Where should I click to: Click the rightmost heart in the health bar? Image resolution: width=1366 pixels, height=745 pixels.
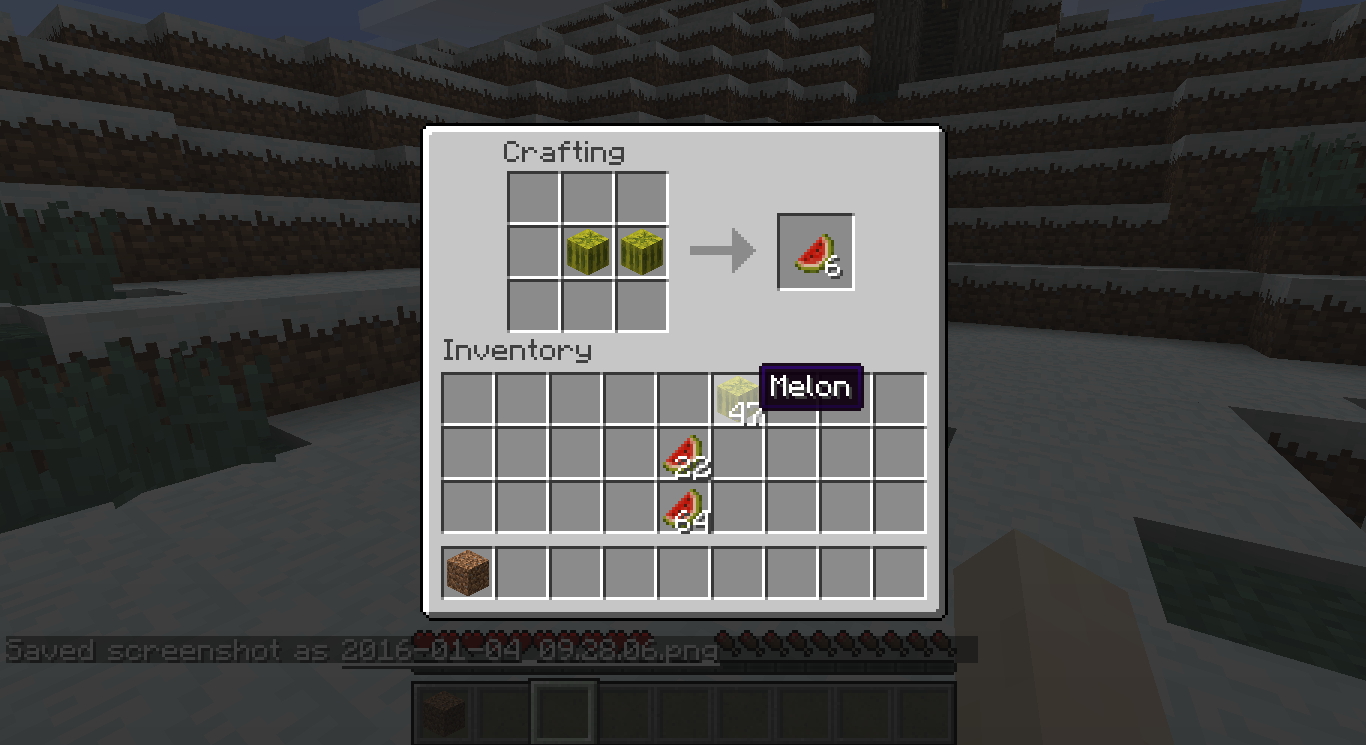click(645, 640)
